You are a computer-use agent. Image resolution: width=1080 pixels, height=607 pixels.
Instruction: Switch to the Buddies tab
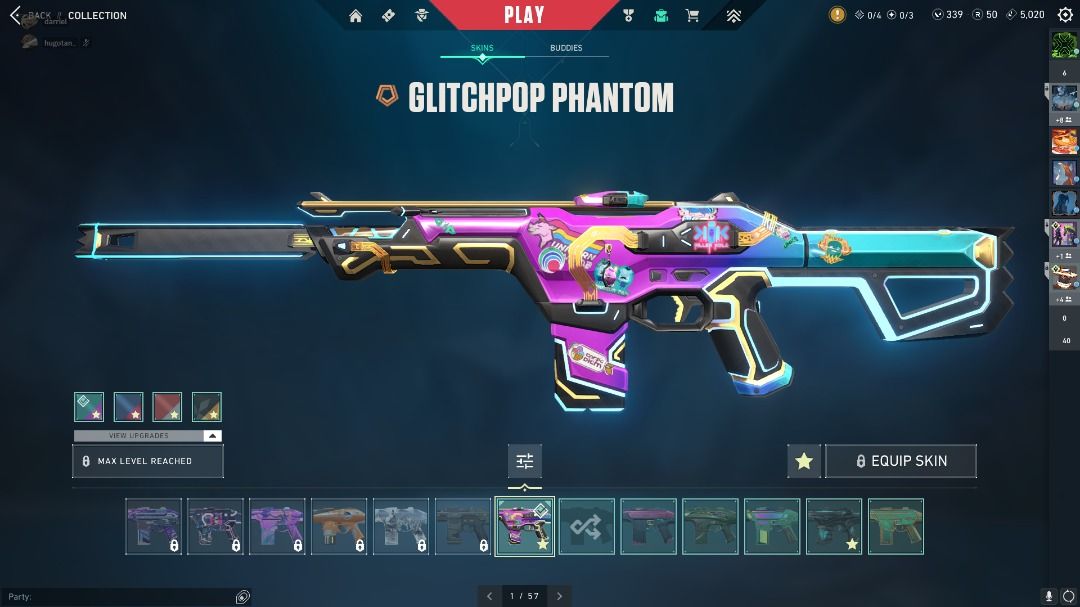(565, 48)
